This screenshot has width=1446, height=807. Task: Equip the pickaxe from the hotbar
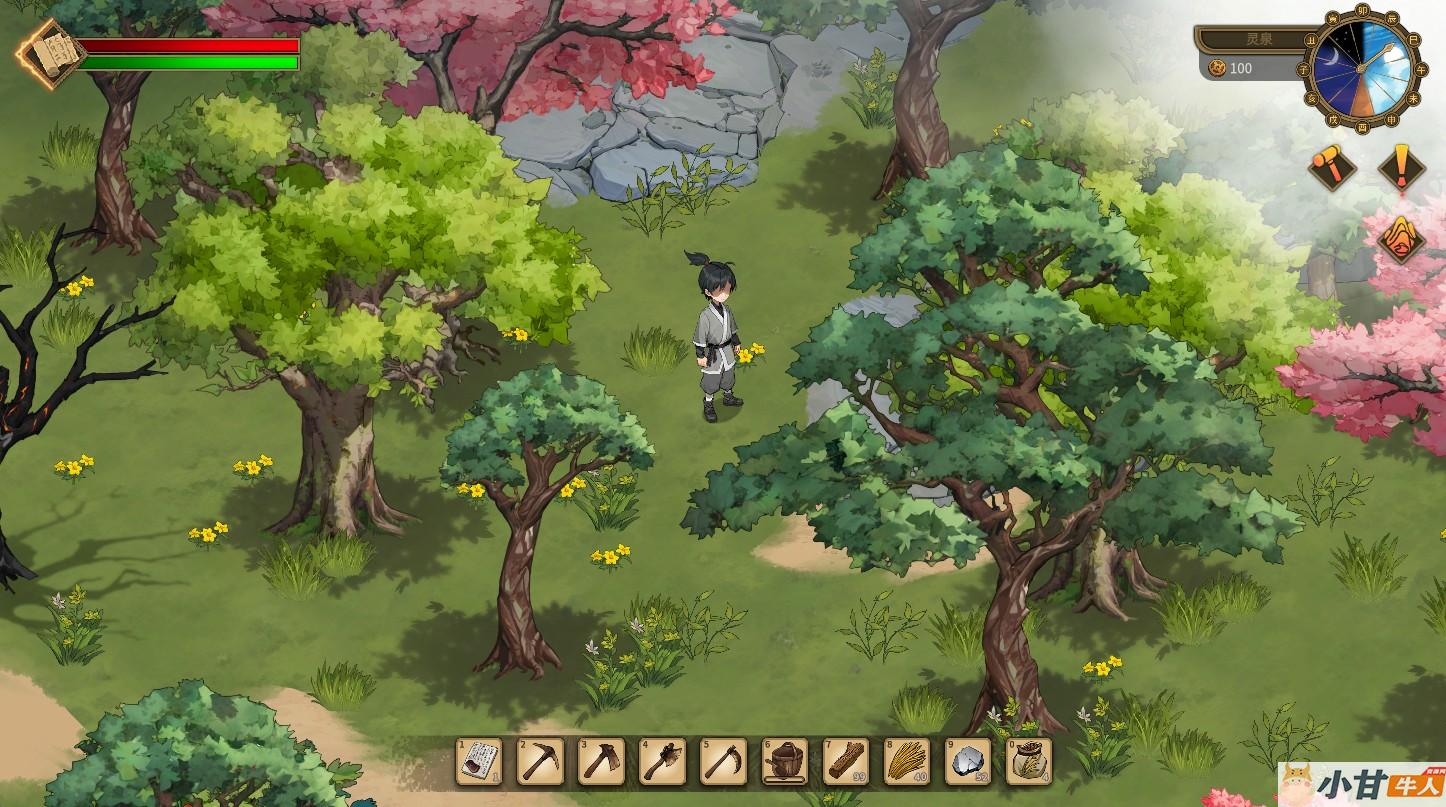540,762
